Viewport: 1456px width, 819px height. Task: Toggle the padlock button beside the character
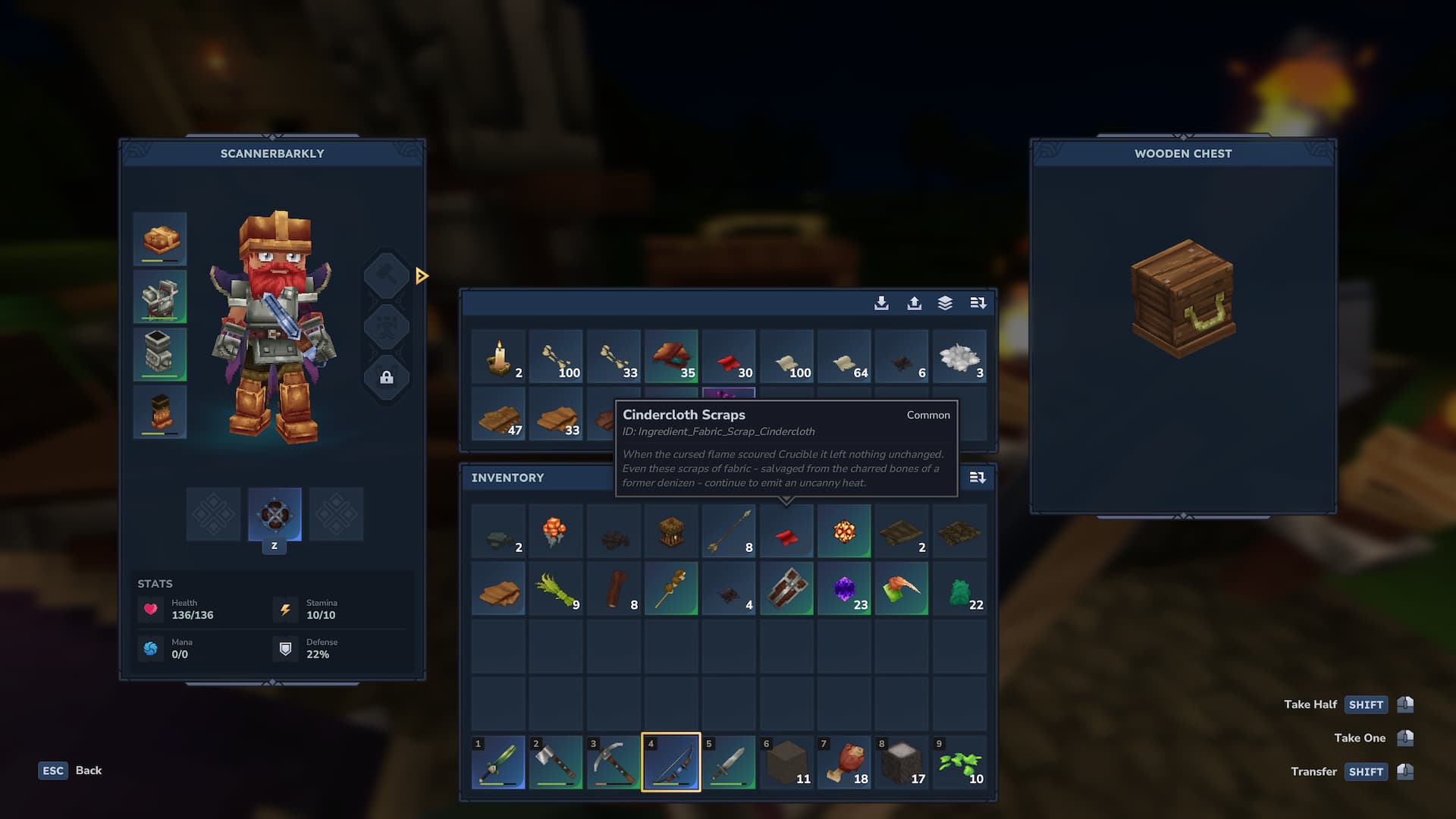(387, 378)
